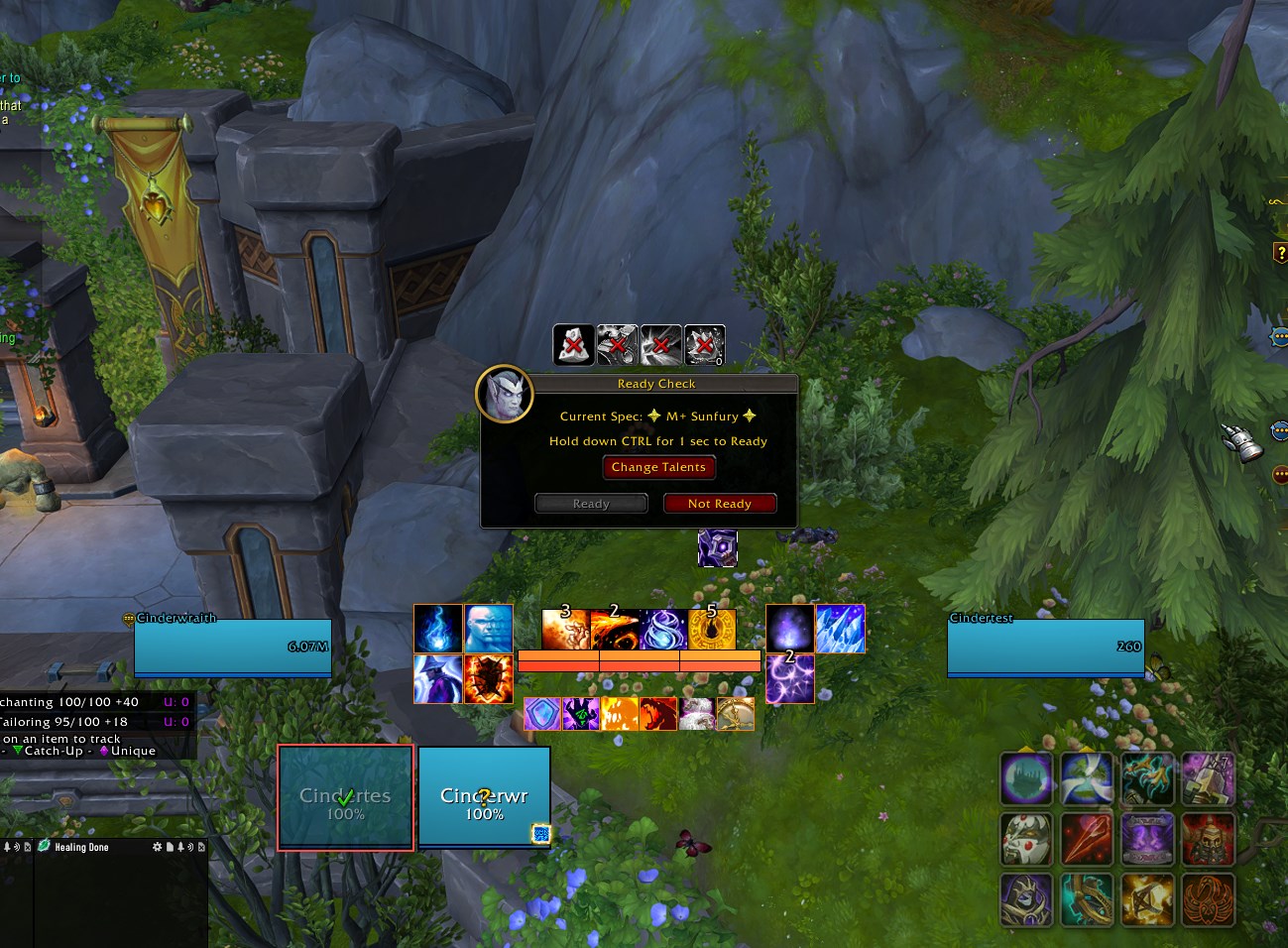Cast the purple-hatted wizard ability
Image resolution: width=1288 pixels, height=948 pixels.
[x=438, y=679]
